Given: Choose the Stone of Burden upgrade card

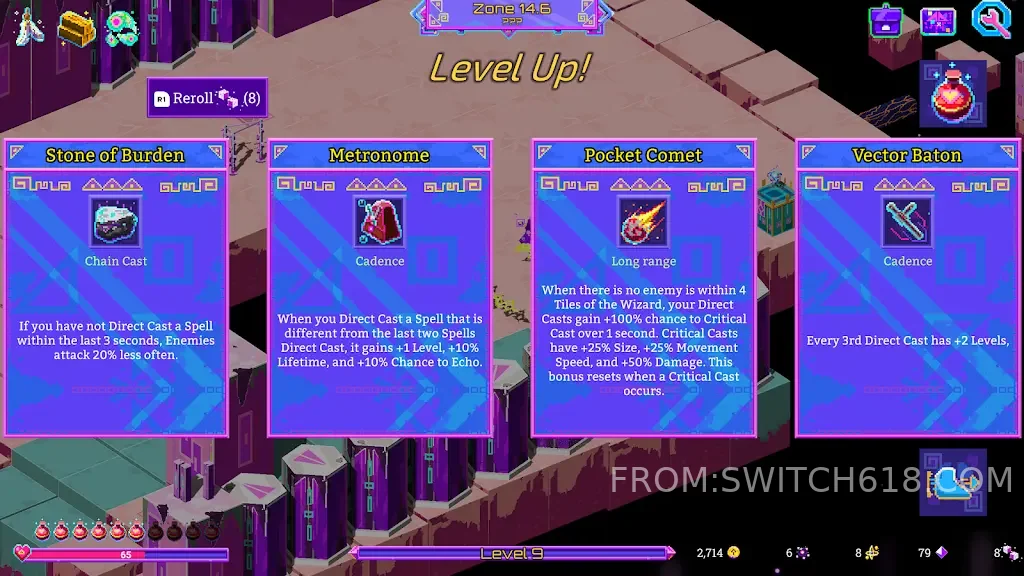Looking at the screenshot, I should 116,290.
